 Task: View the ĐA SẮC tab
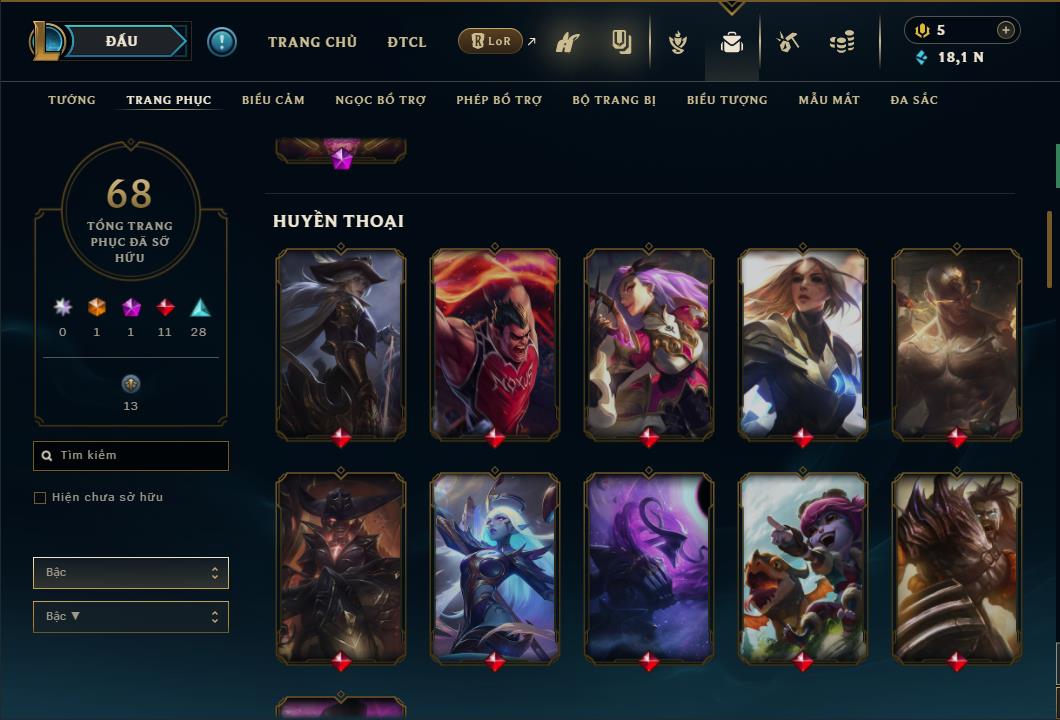pyautogui.click(x=914, y=100)
